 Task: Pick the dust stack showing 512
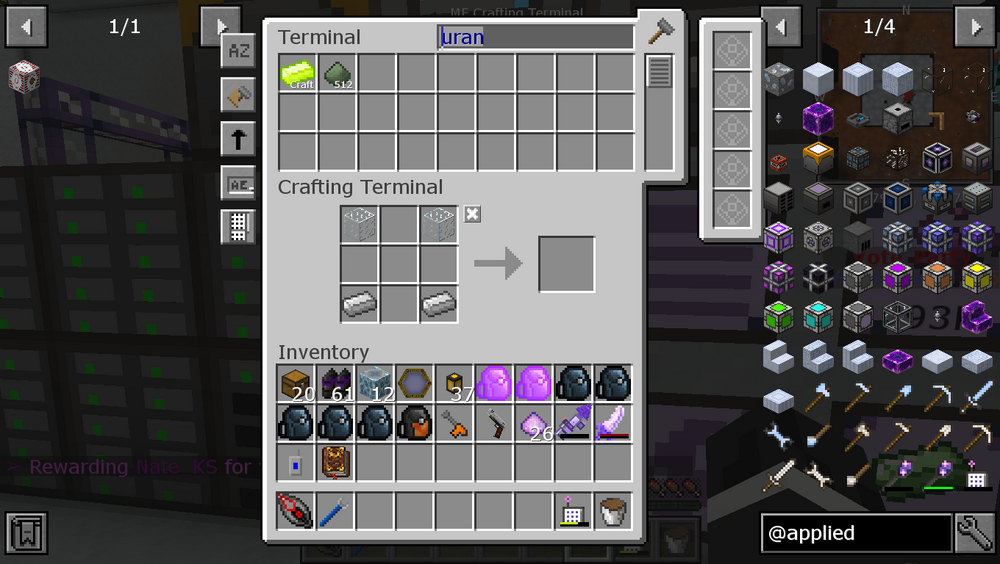point(338,73)
